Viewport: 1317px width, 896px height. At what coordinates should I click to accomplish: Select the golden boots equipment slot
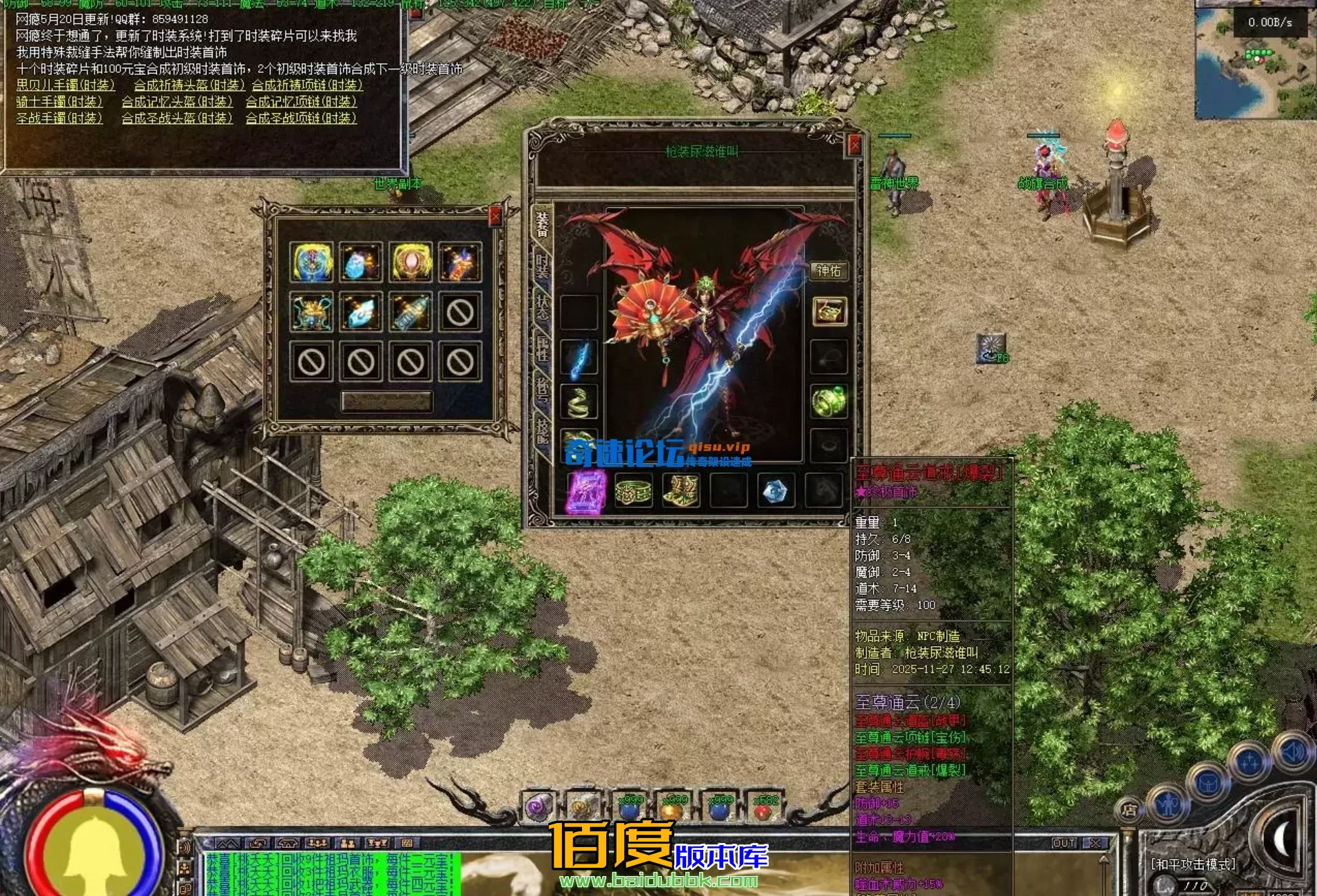tap(681, 491)
